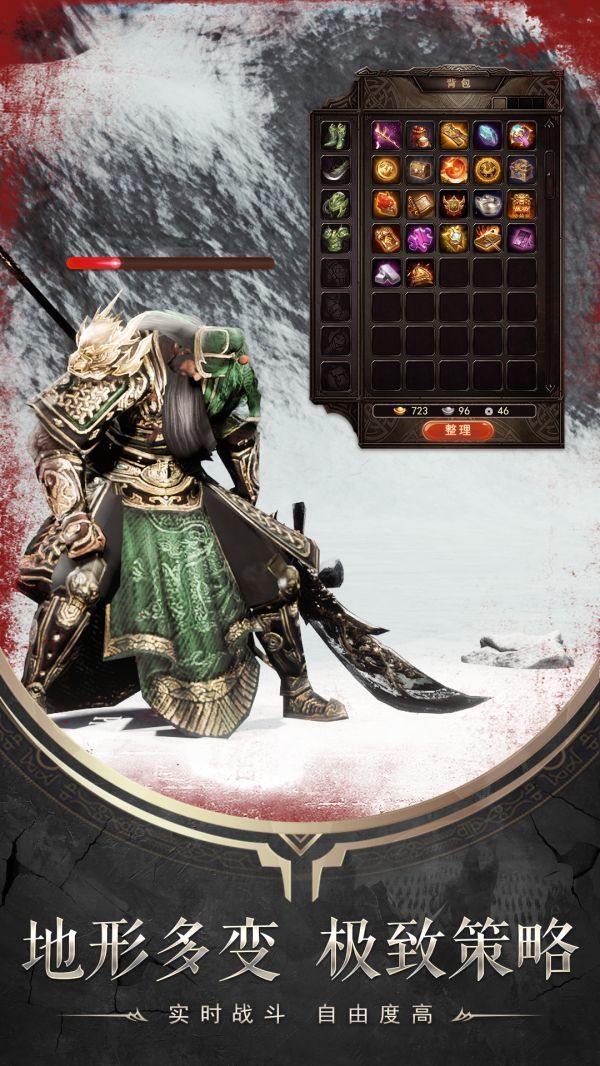Select the wooden treasure chest item
Screen dimensions: 600x1066
click(420, 169)
